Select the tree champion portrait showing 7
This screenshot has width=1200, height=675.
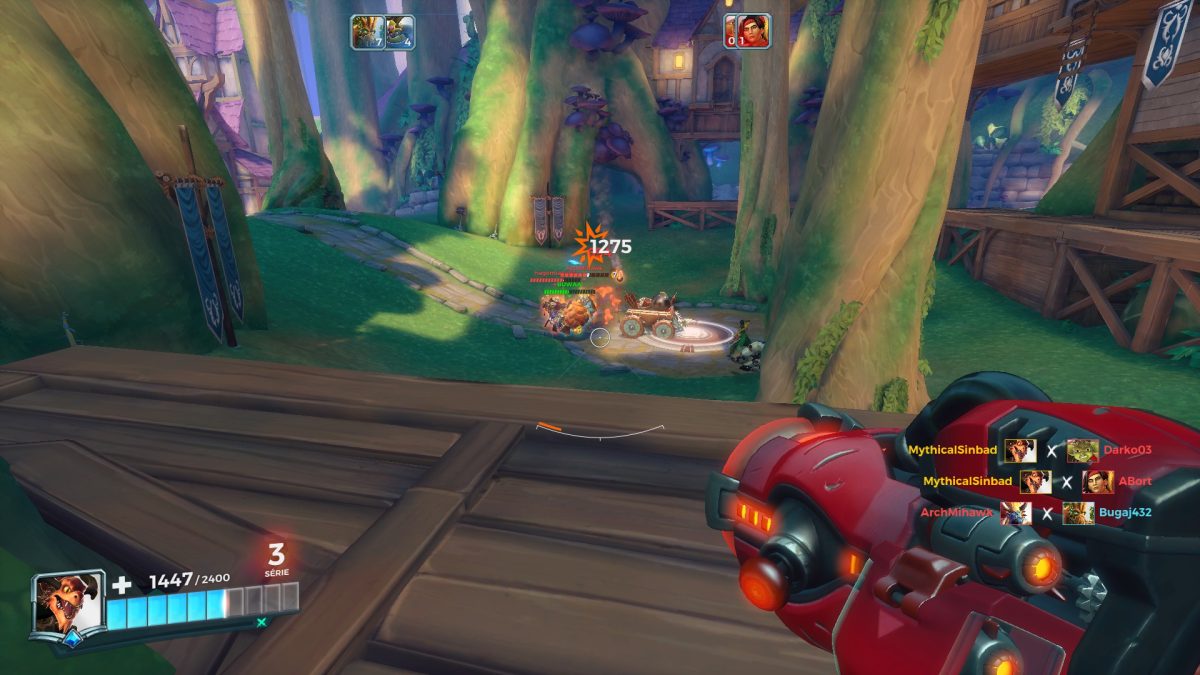point(367,32)
